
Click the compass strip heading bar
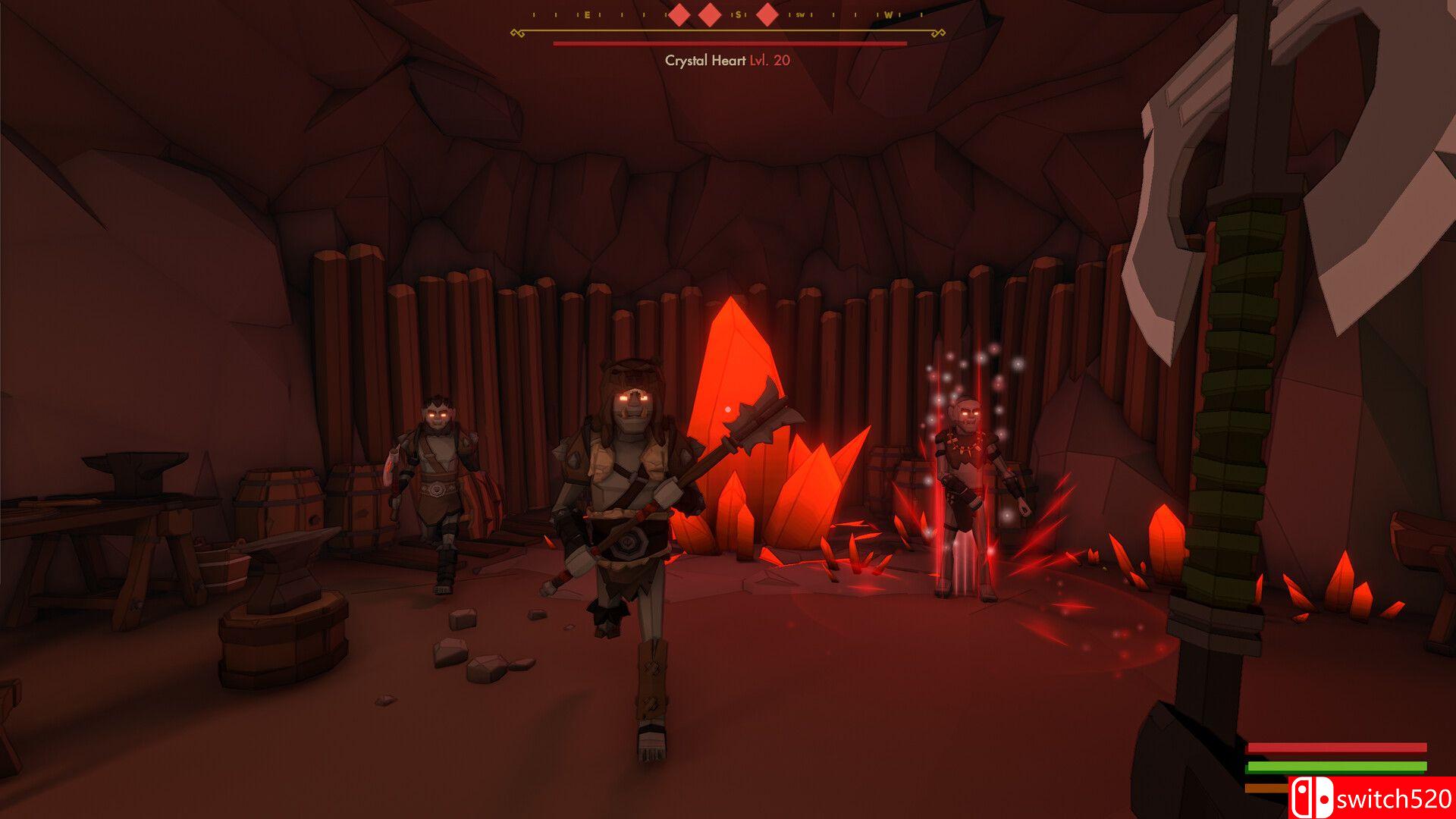click(728, 15)
